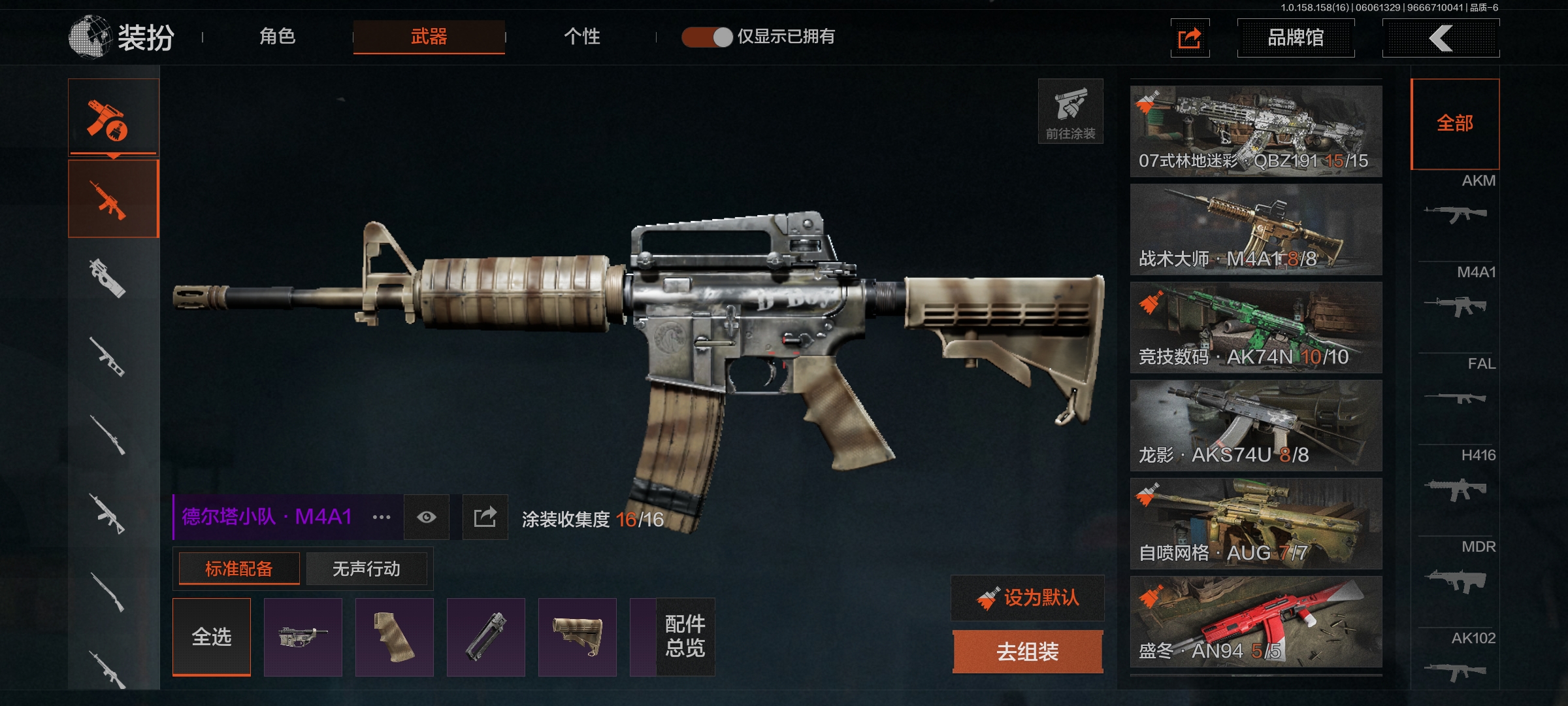Open the 品牌馆 page
Viewport: 1568px width, 706px height.
pos(1296,38)
